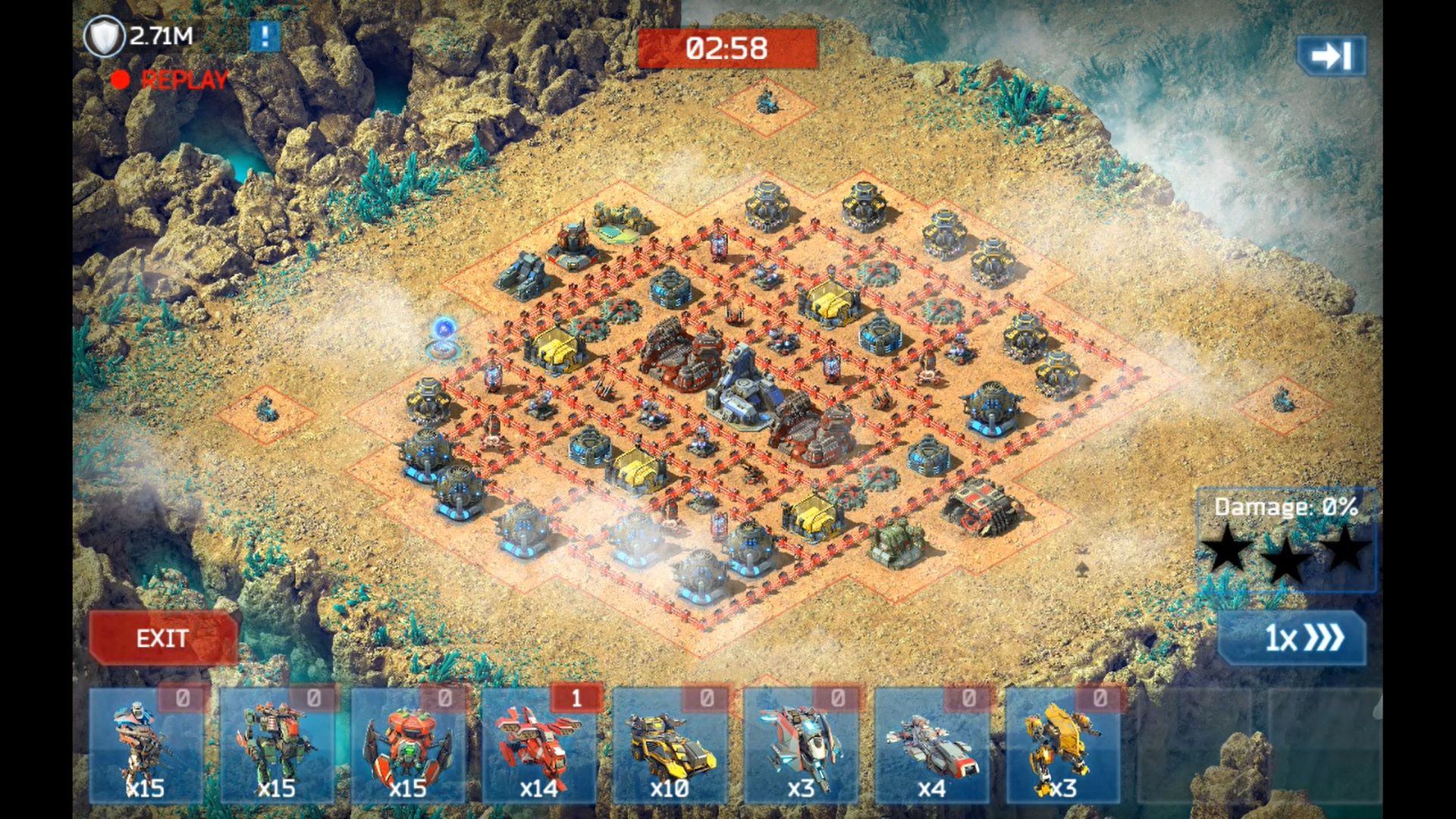Open the blue exclamation mark alert
The height and width of the screenshot is (819, 1456).
click(265, 36)
